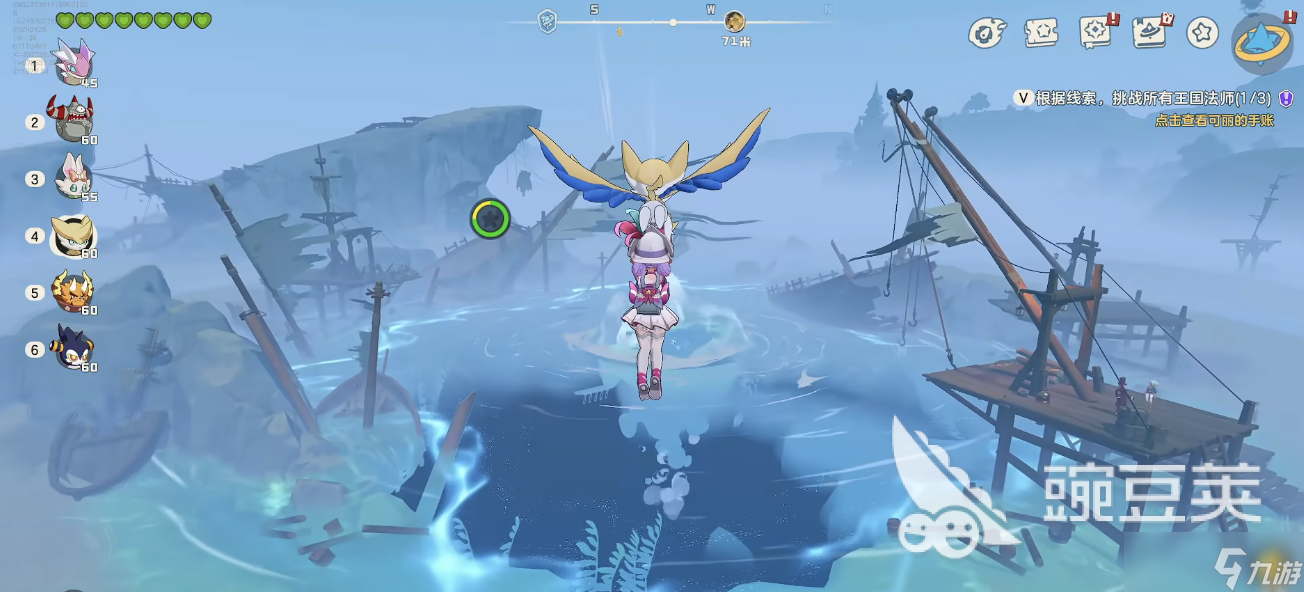Select the orange spiky pet in slot 5

73,291
